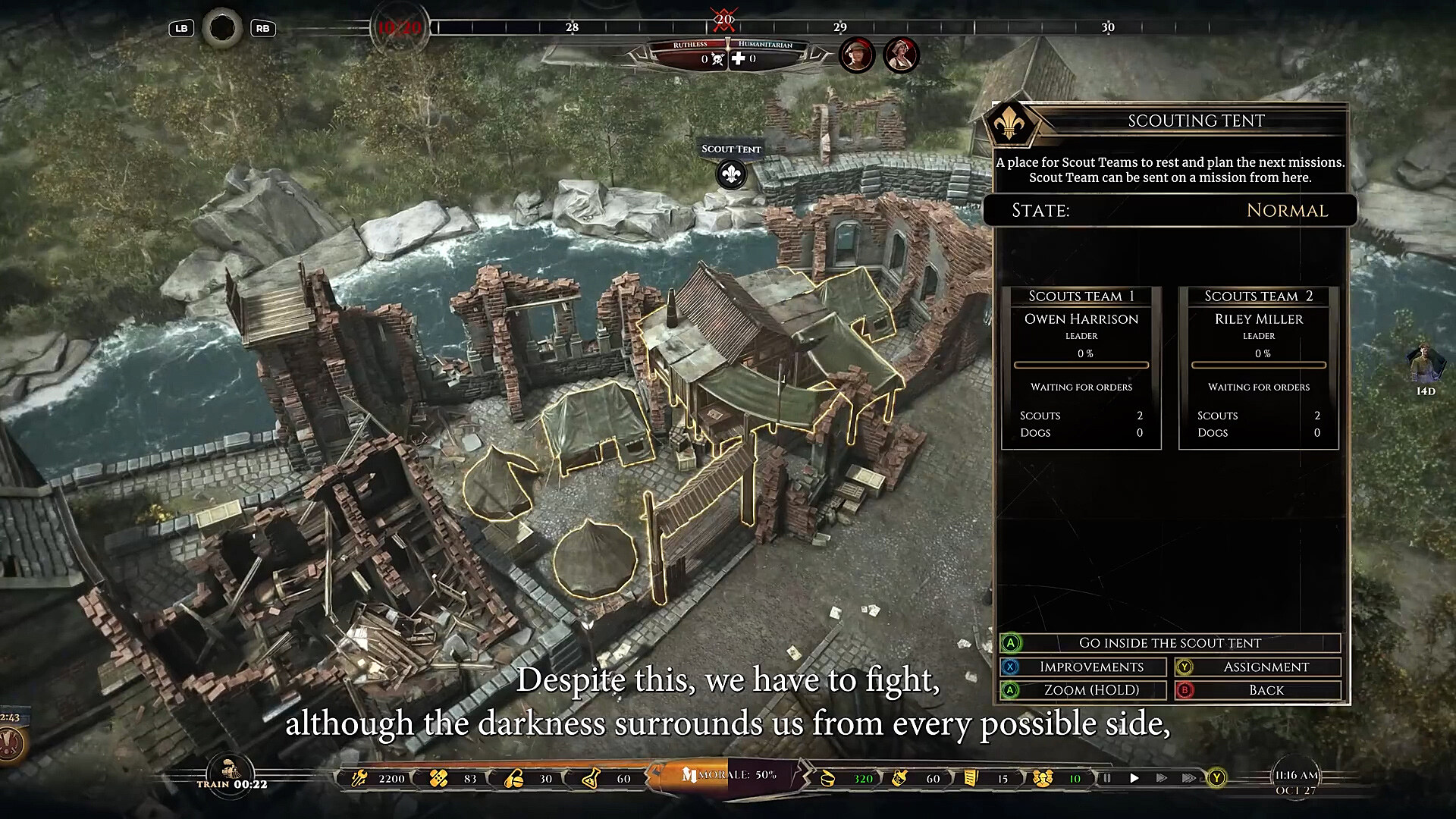The height and width of the screenshot is (819, 1456).
Task: Select the Zoom (Hold) option
Action: [x=1090, y=690]
